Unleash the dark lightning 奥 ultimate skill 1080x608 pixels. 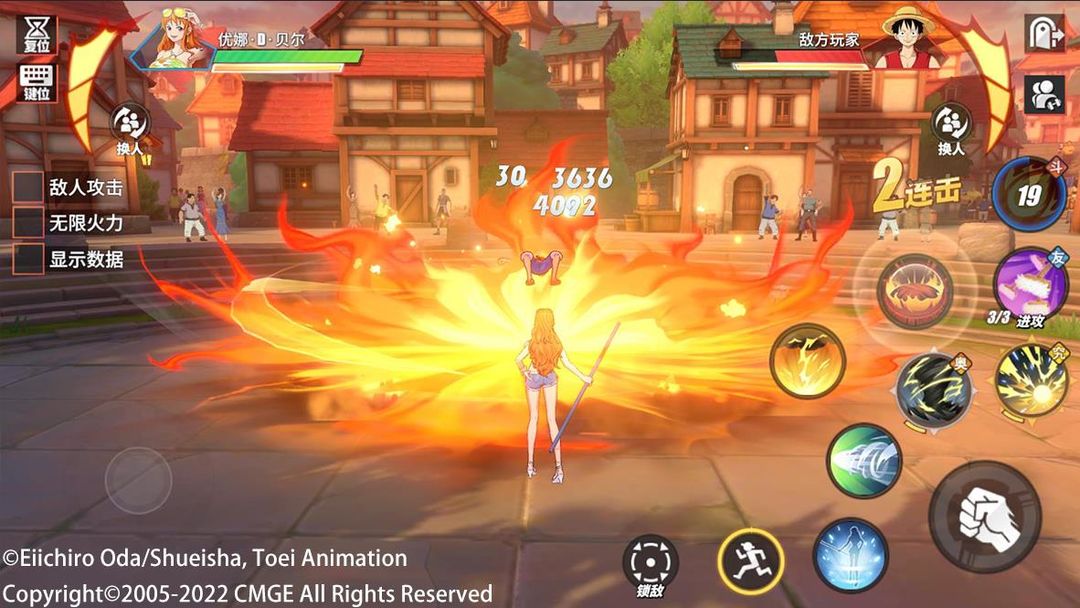tap(933, 390)
